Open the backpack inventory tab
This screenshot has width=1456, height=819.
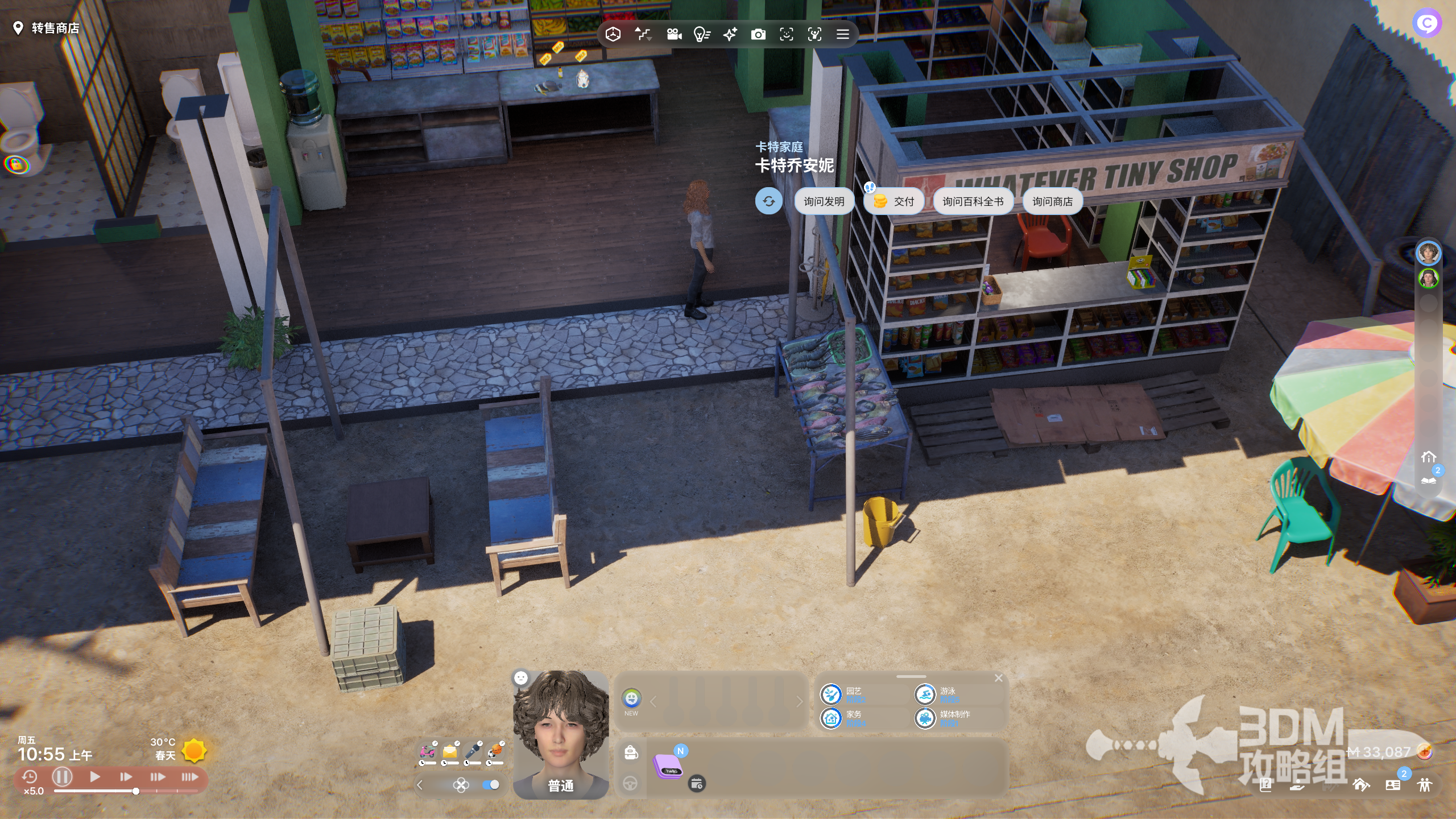pyautogui.click(x=631, y=752)
